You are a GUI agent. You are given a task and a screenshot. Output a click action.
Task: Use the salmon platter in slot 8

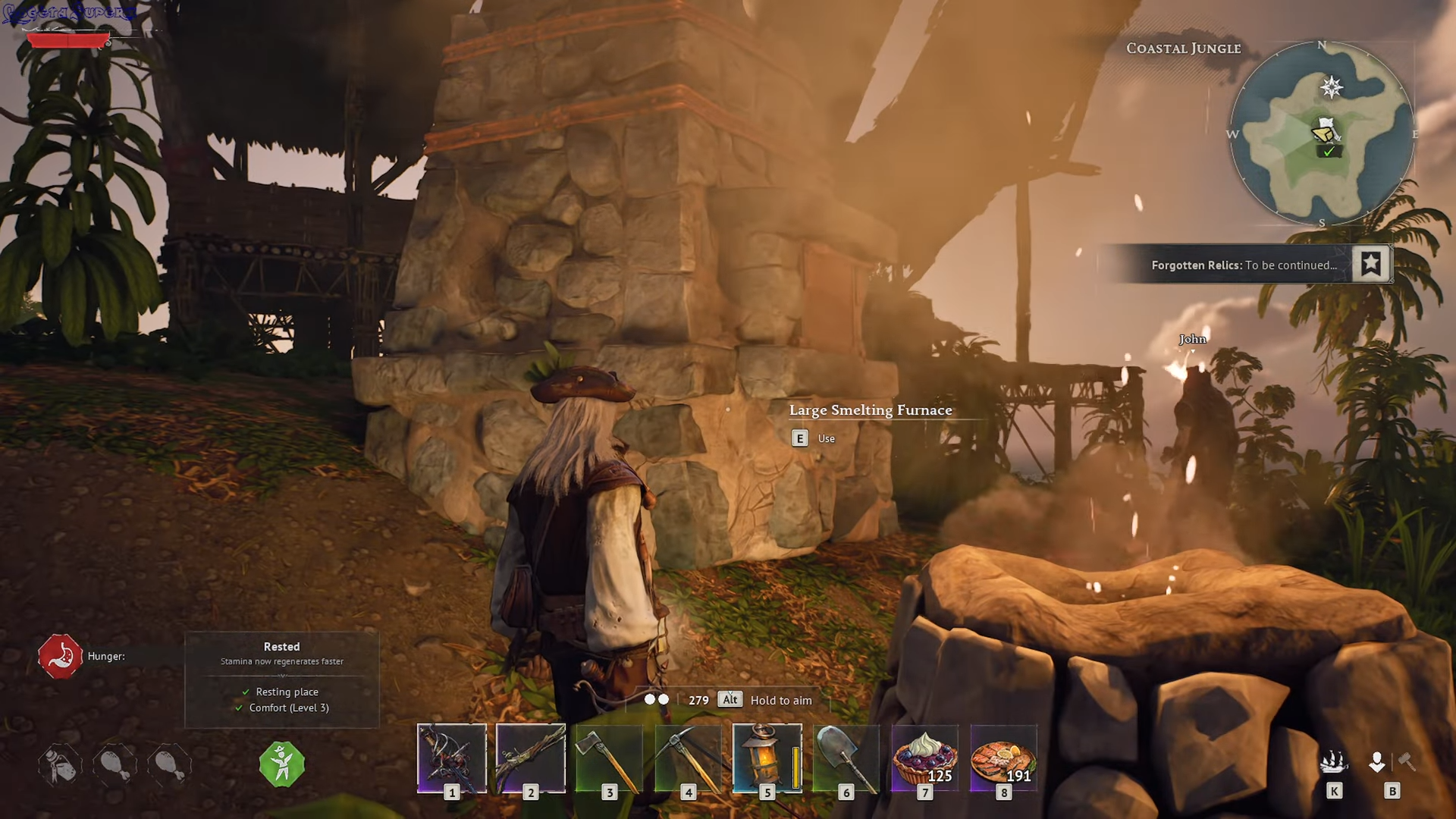(1004, 758)
